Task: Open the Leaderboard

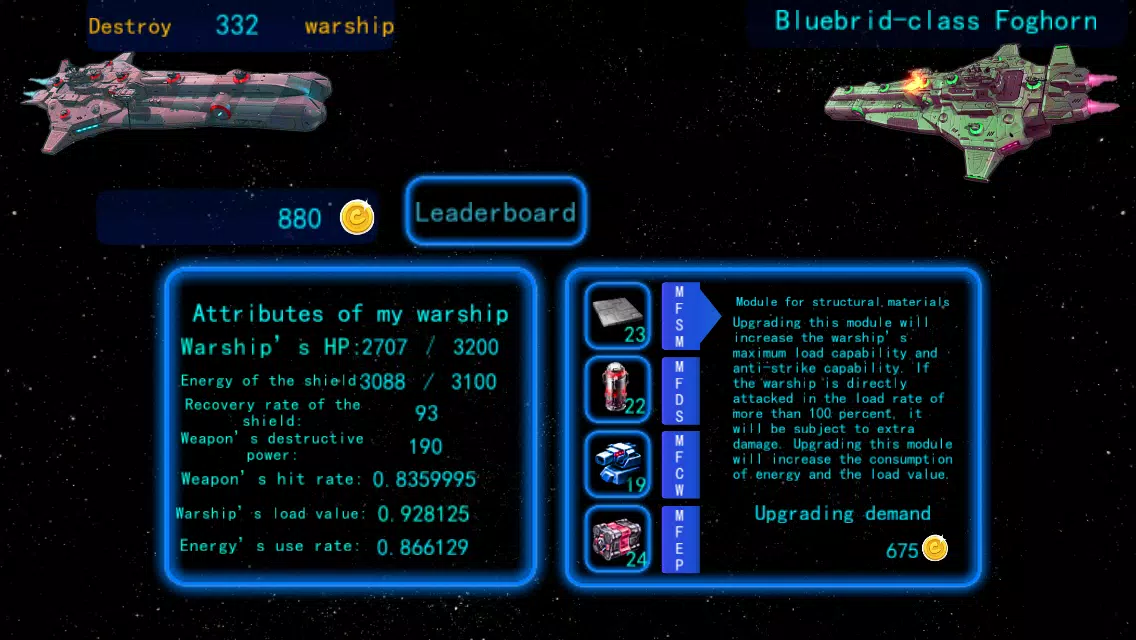Action: tap(495, 212)
